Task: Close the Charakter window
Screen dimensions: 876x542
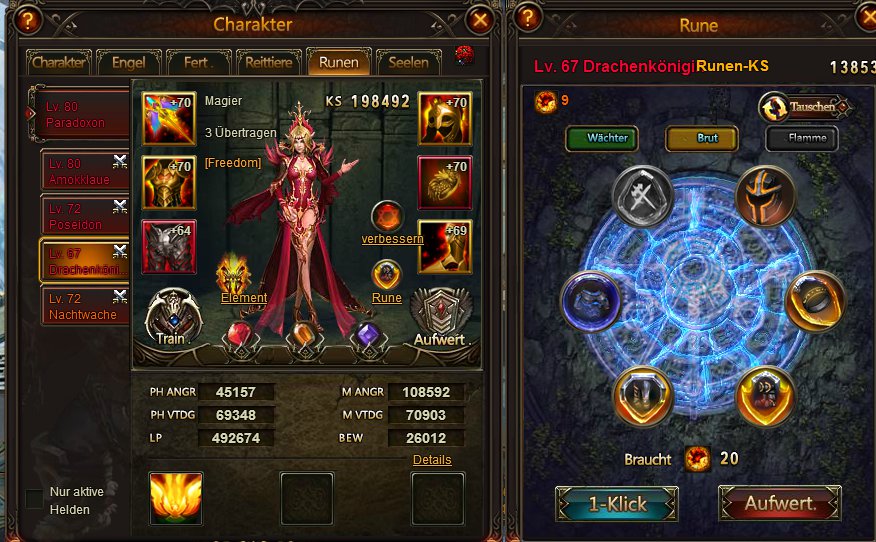Action: [480, 20]
